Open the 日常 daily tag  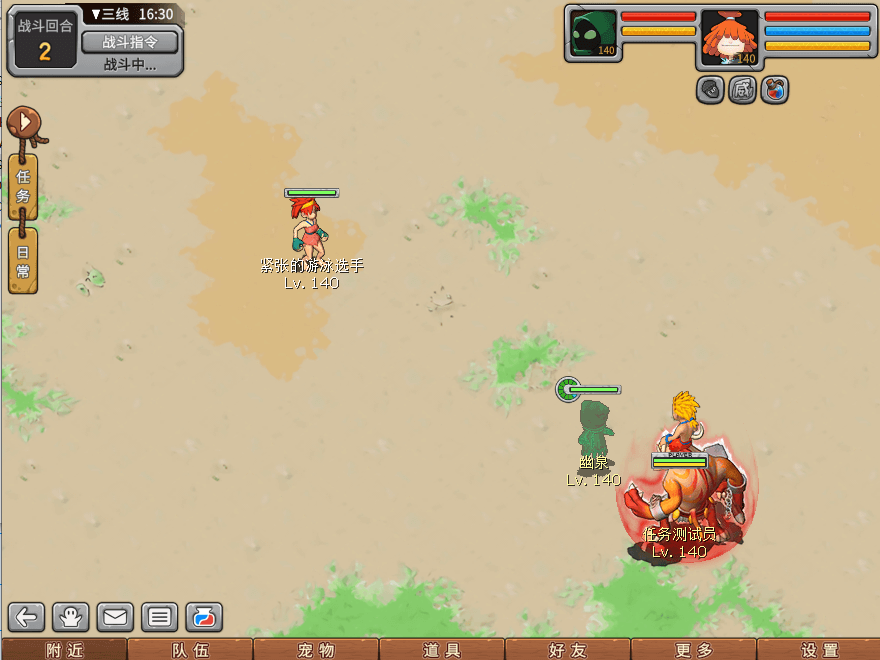[x=24, y=260]
